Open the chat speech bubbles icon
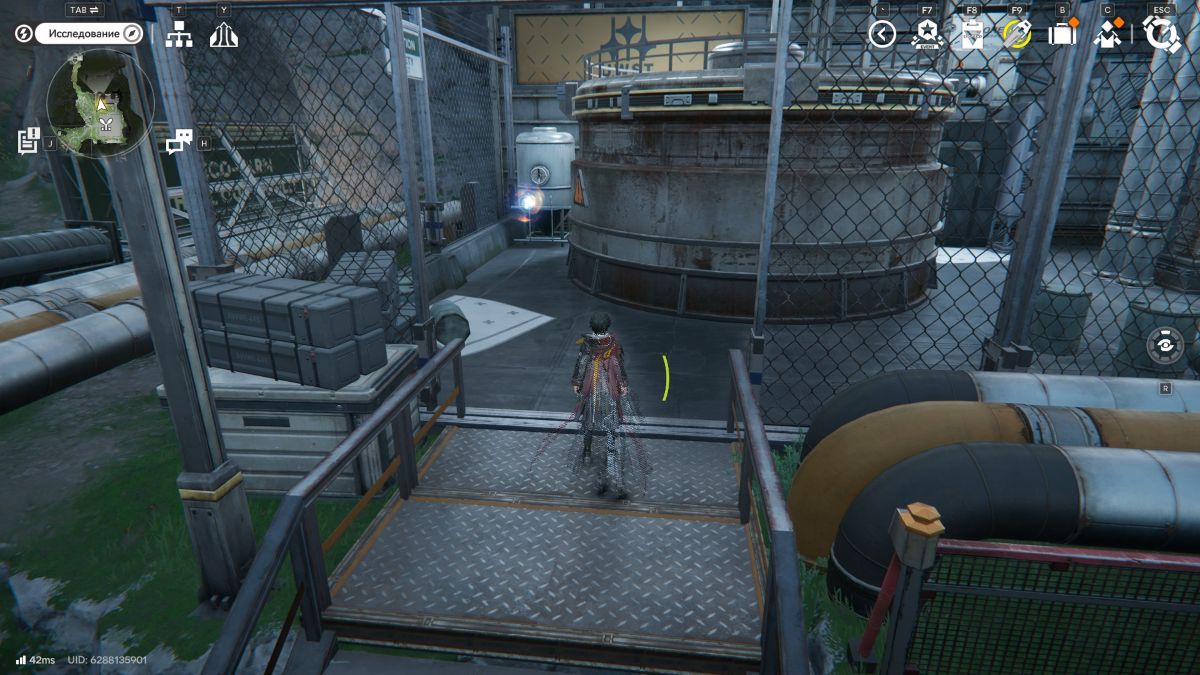The width and height of the screenshot is (1200, 675). point(179,142)
